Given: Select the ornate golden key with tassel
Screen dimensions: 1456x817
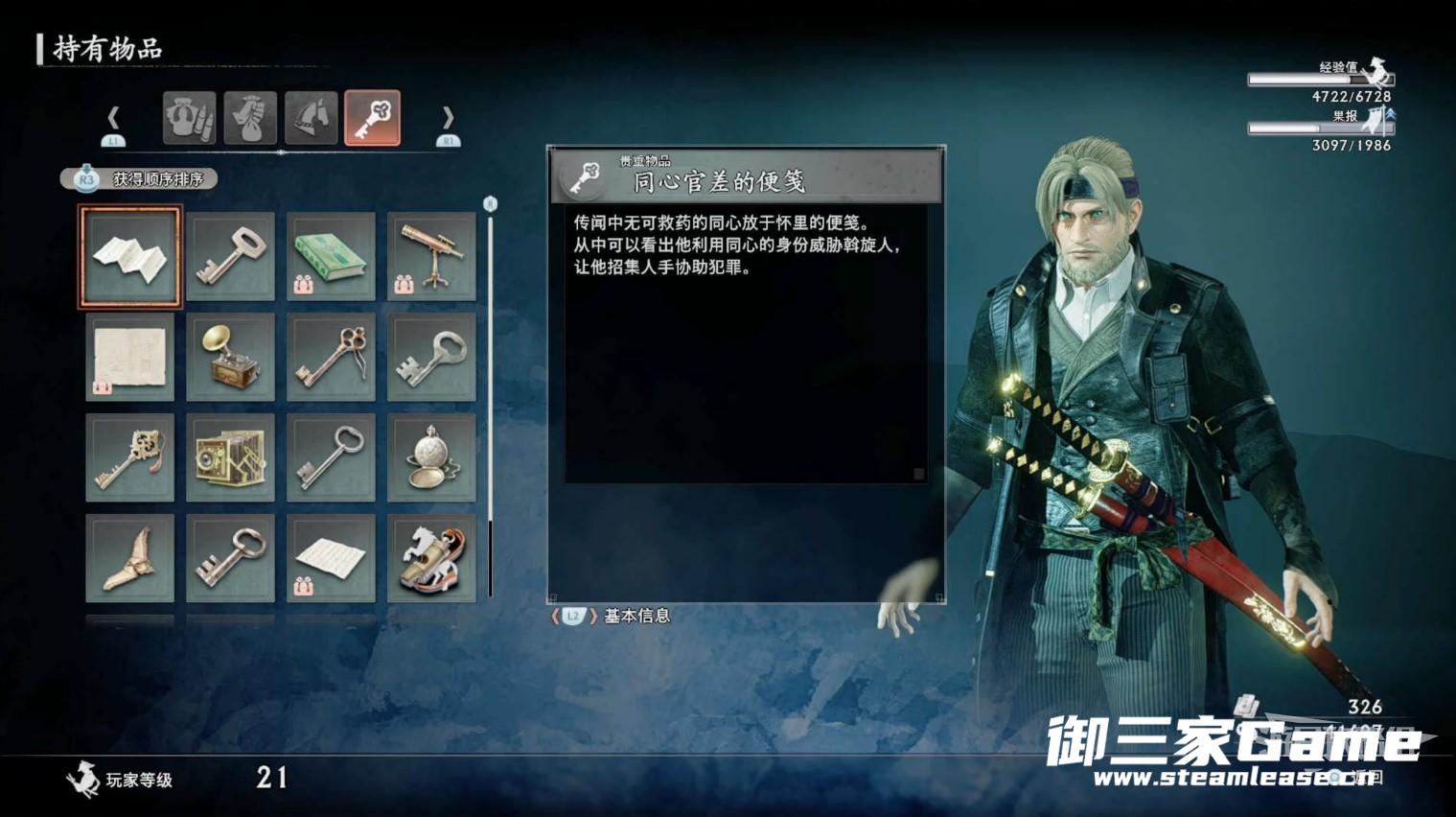Looking at the screenshot, I should coord(129,457).
